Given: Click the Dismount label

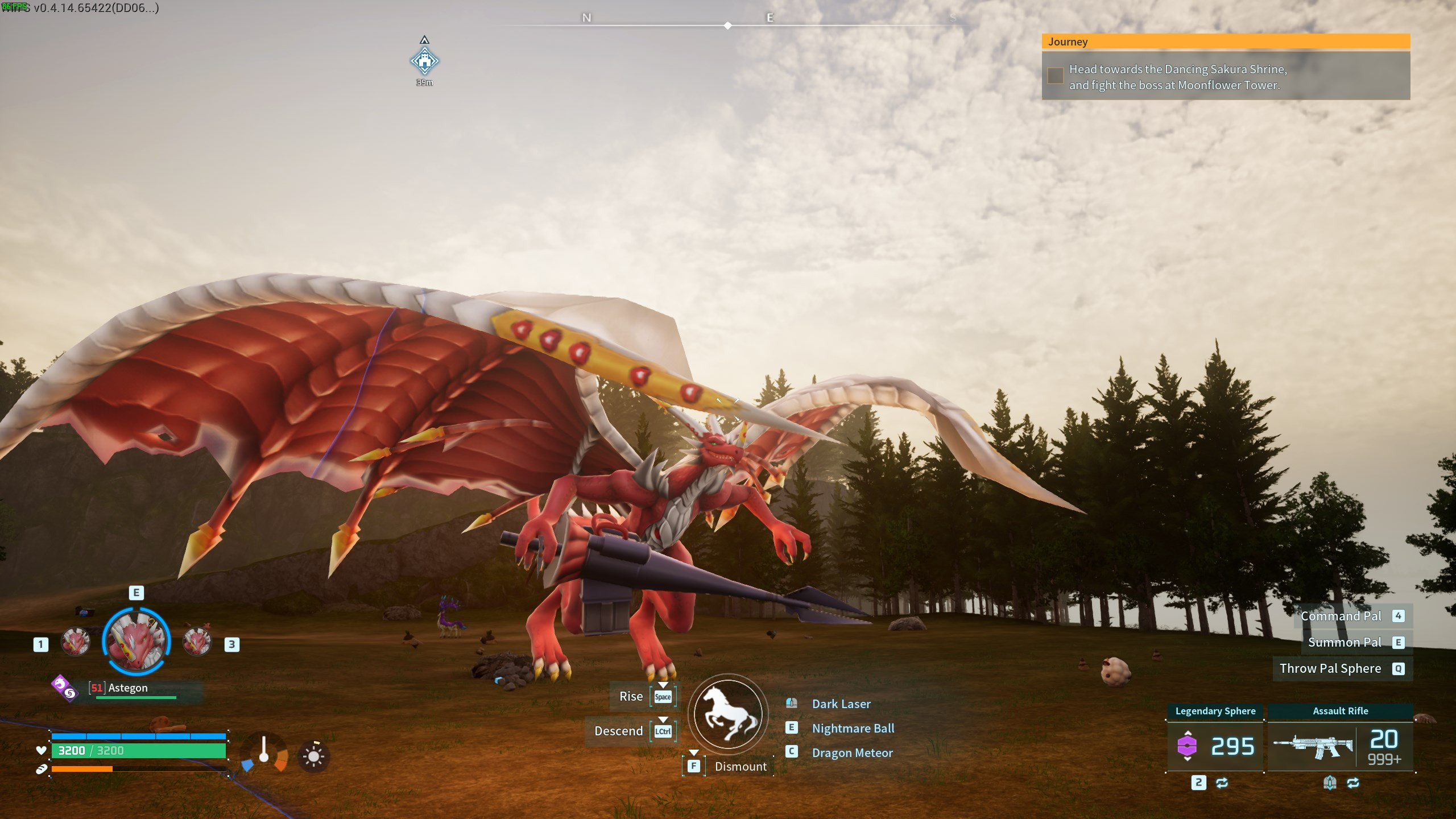Looking at the screenshot, I should pyautogui.click(x=741, y=767).
